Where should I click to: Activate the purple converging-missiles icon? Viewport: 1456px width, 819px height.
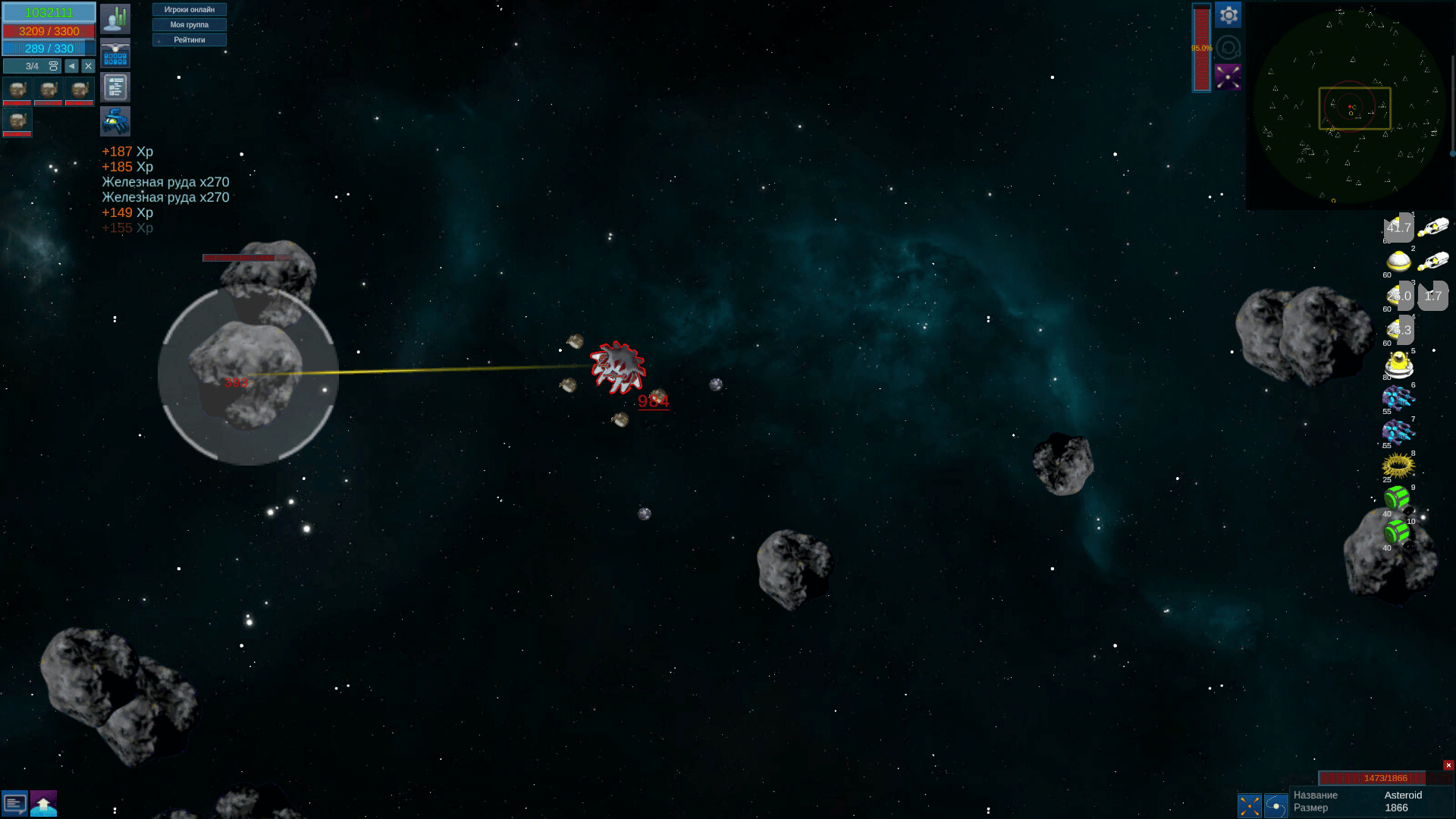click(x=1228, y=77)
